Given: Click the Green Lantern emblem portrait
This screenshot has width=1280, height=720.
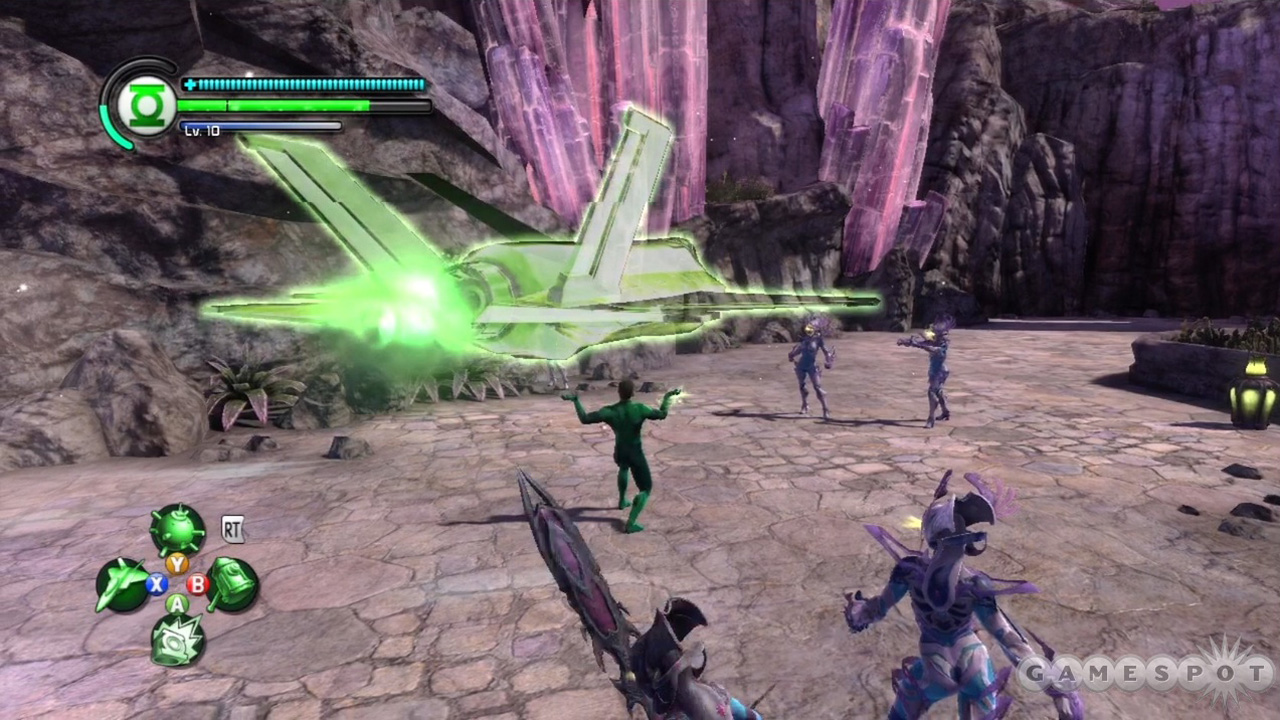Looking at the screenshot, I should click(146, 102).
